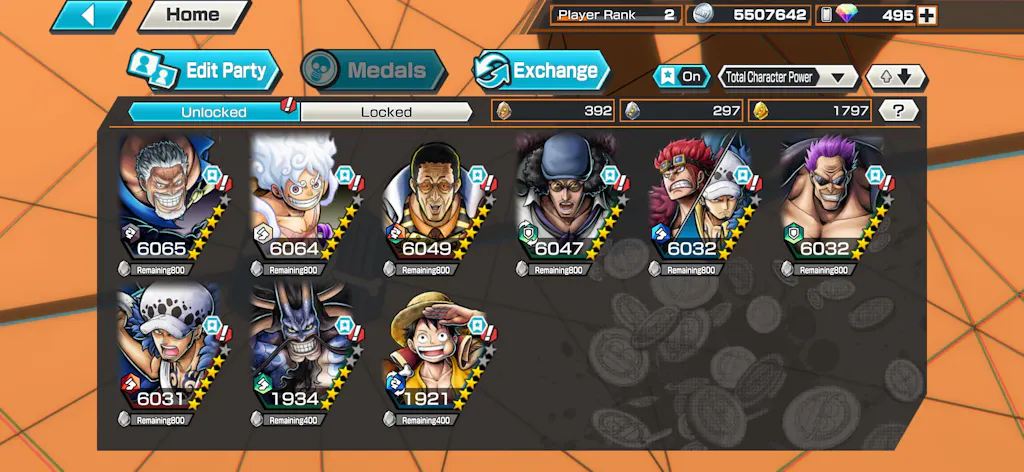
Task: Select the Unlocked tab
Action: pyautogui.click(x=214, y=112)
